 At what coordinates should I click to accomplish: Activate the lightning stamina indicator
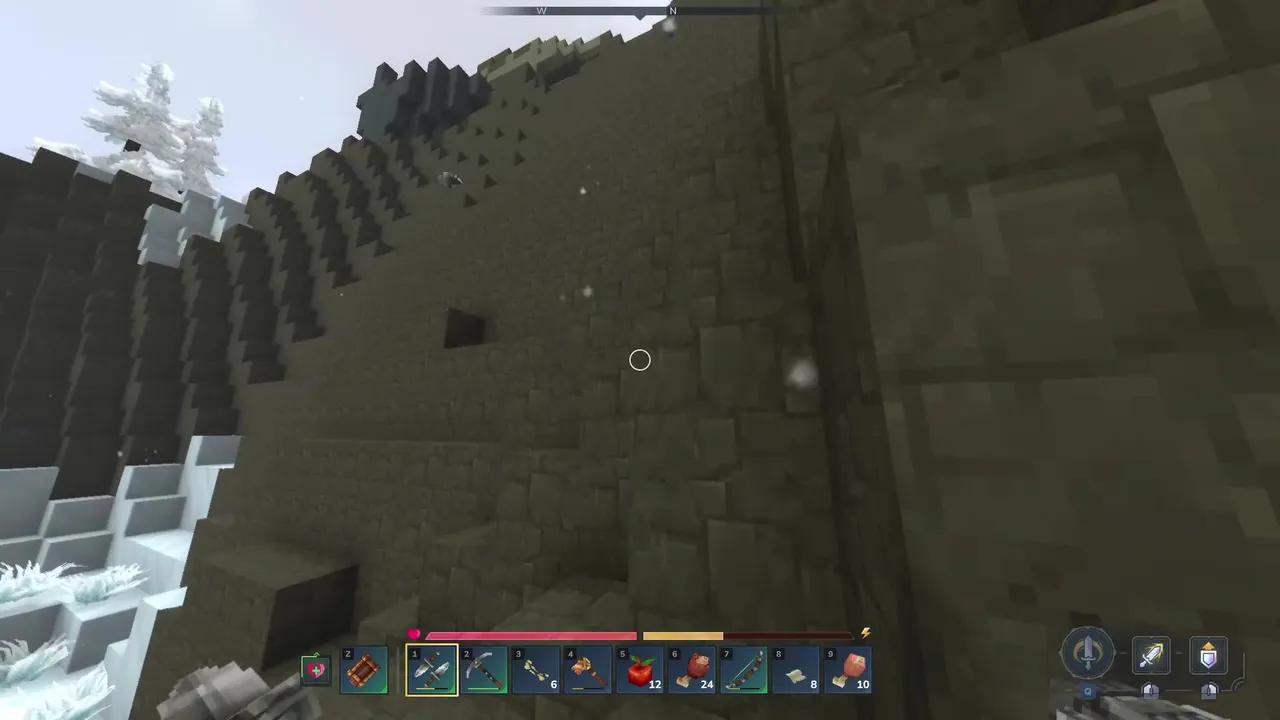[864, 633]
